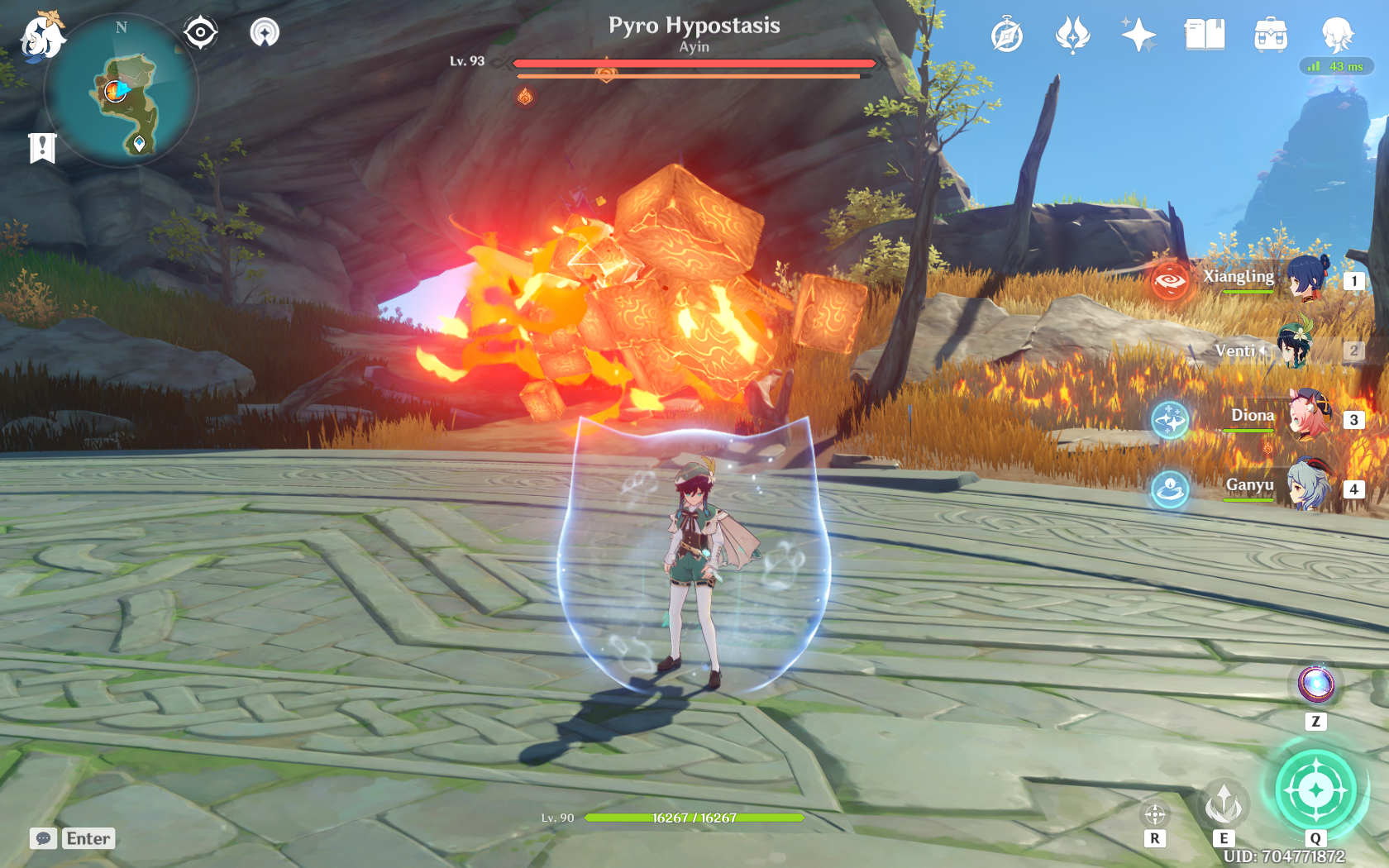
Task: Open the events compass icon
Action: pyautogui.click(x=1007, y=36)
